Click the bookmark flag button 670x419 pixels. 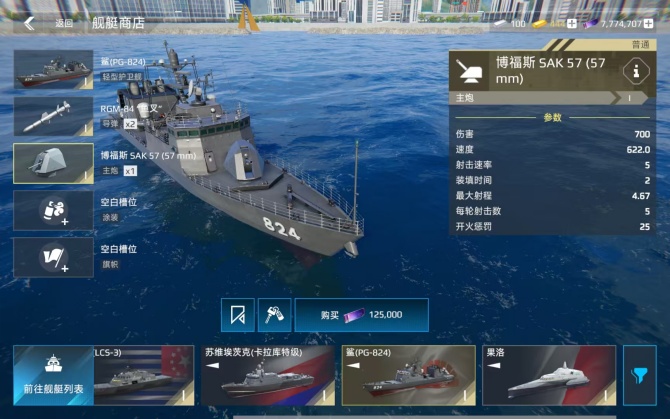coord(238,314)
